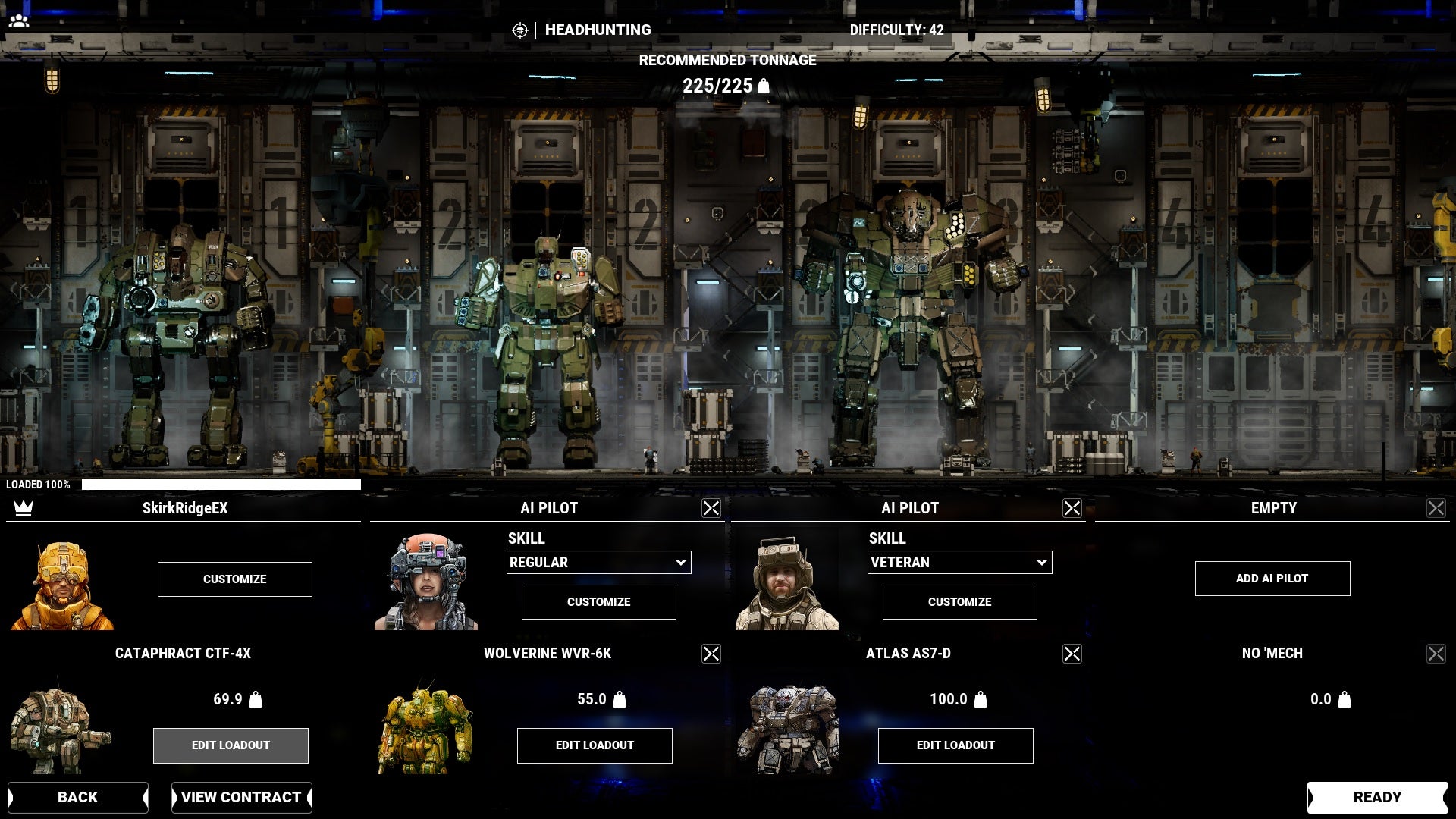The width and height of the screenshot is (1456, 819).
Task: Open VIEW CONTRACT details
Action: pos(241,797)
